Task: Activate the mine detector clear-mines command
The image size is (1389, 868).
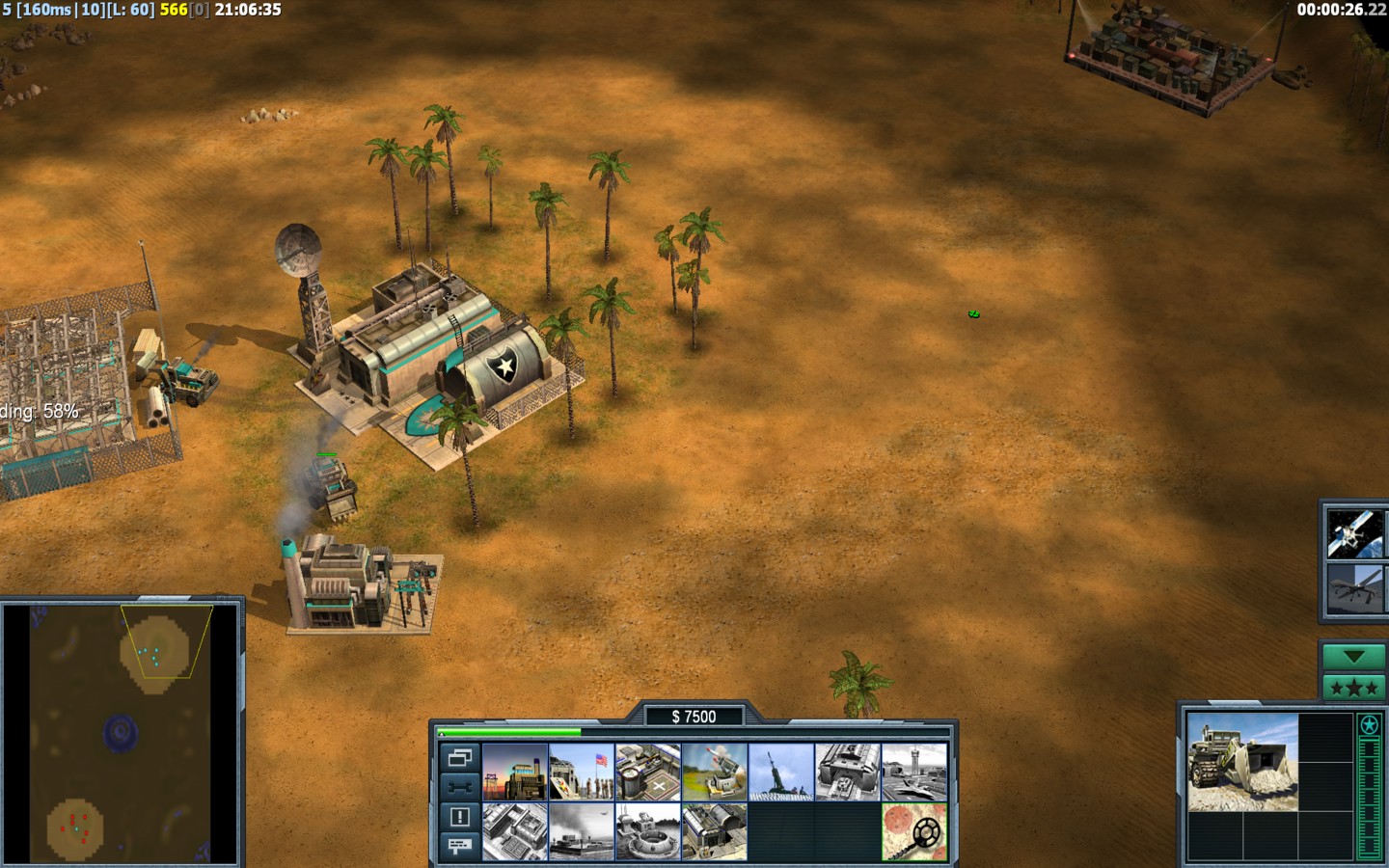Action: [914, 831]
